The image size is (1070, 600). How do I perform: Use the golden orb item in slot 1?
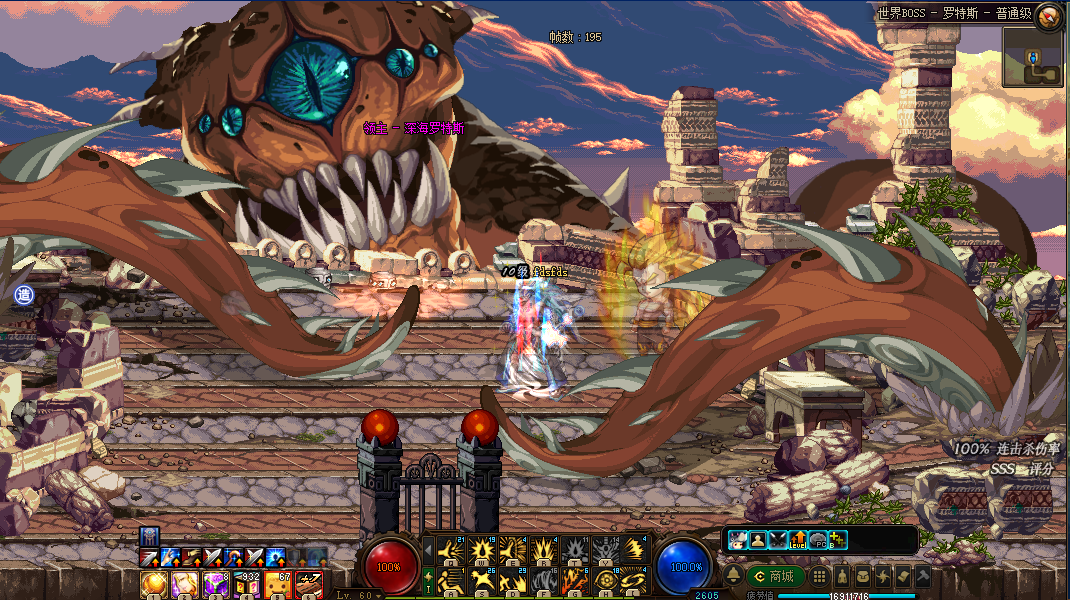pyautogui.click(x=152, y=584)
